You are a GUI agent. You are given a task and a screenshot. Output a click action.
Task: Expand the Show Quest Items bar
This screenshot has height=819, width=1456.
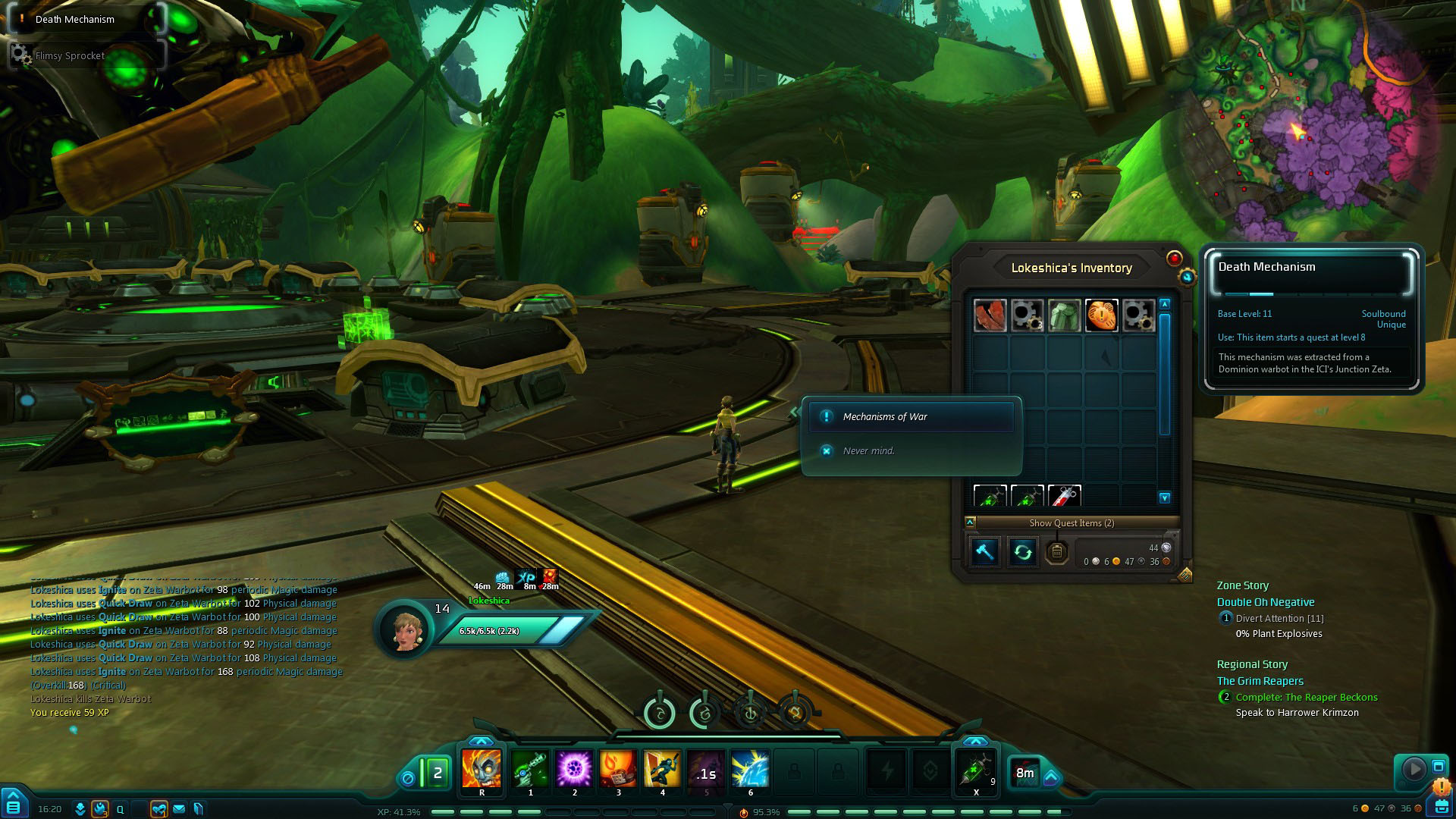[x=1071, y=523]
